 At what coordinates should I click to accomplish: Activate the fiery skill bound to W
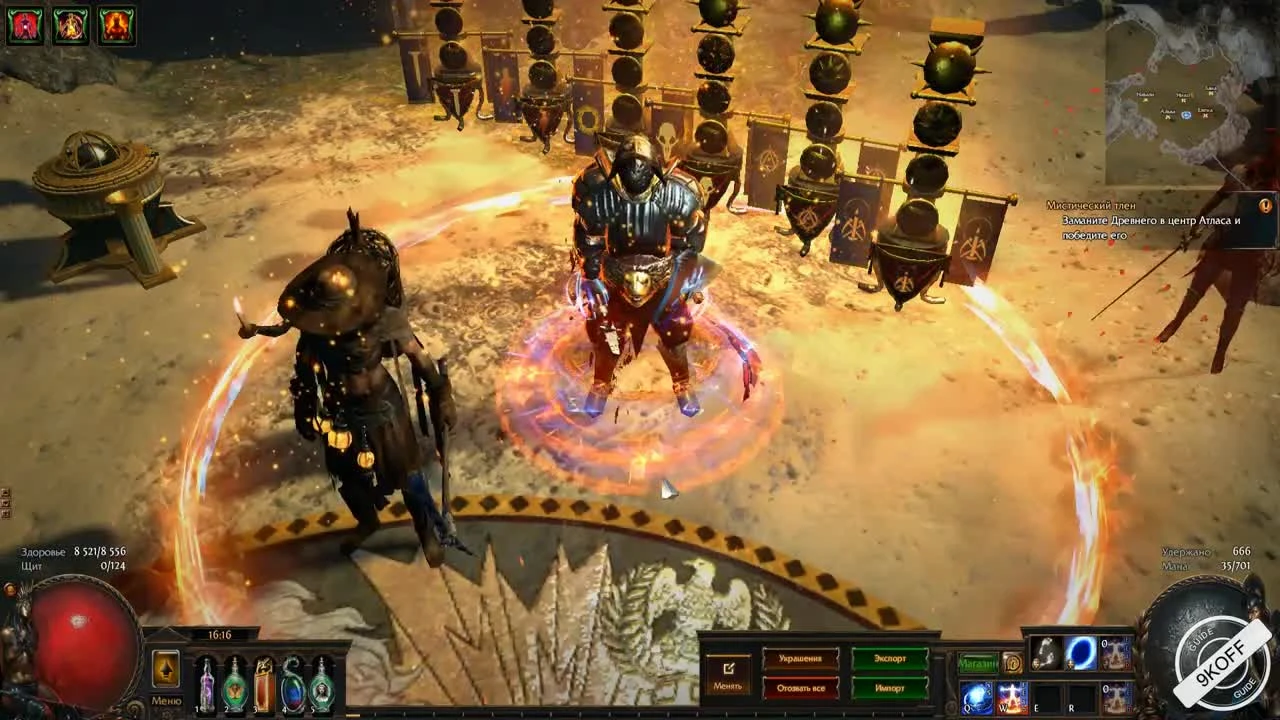pos(1012,698)
